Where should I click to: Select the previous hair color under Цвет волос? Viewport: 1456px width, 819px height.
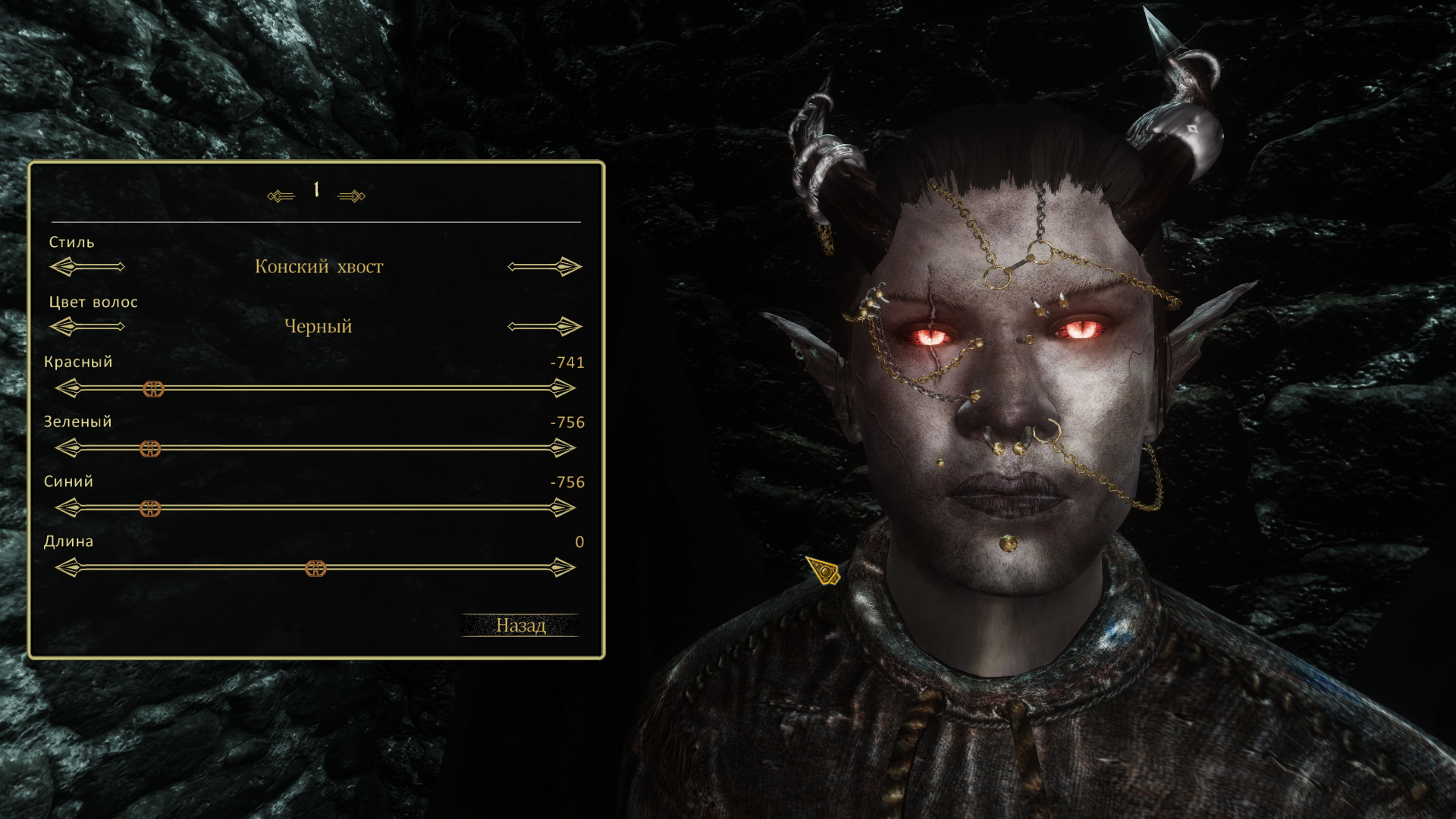pos(86,327)
